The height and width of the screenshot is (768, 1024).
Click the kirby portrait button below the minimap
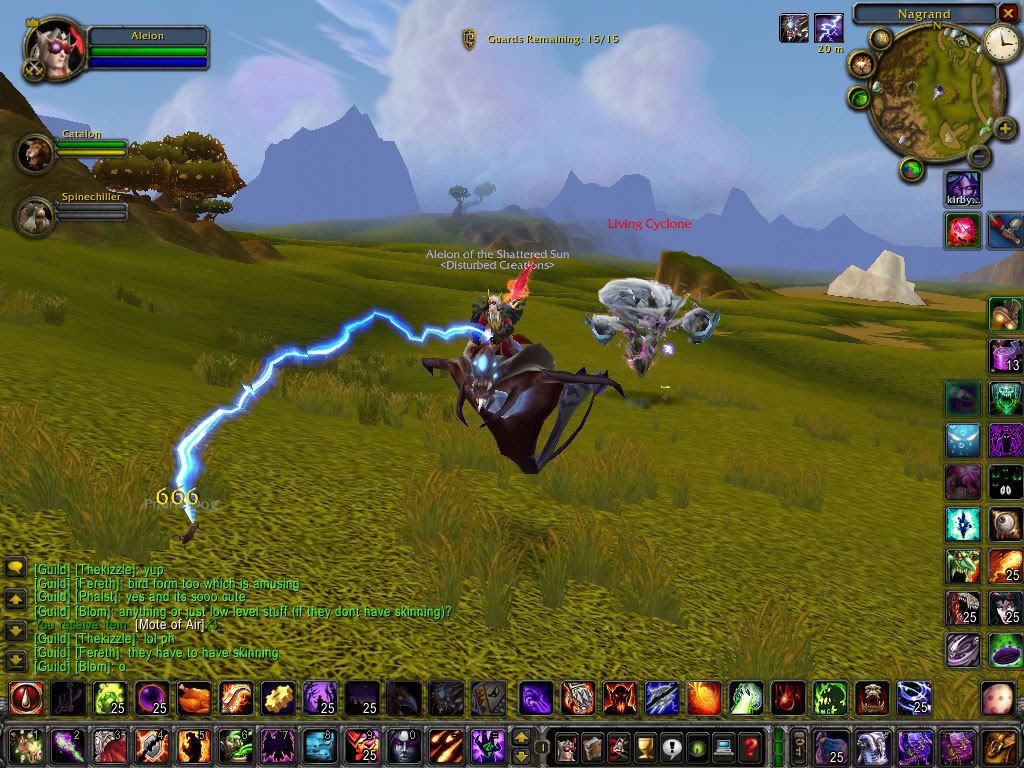tap(963, 187)
